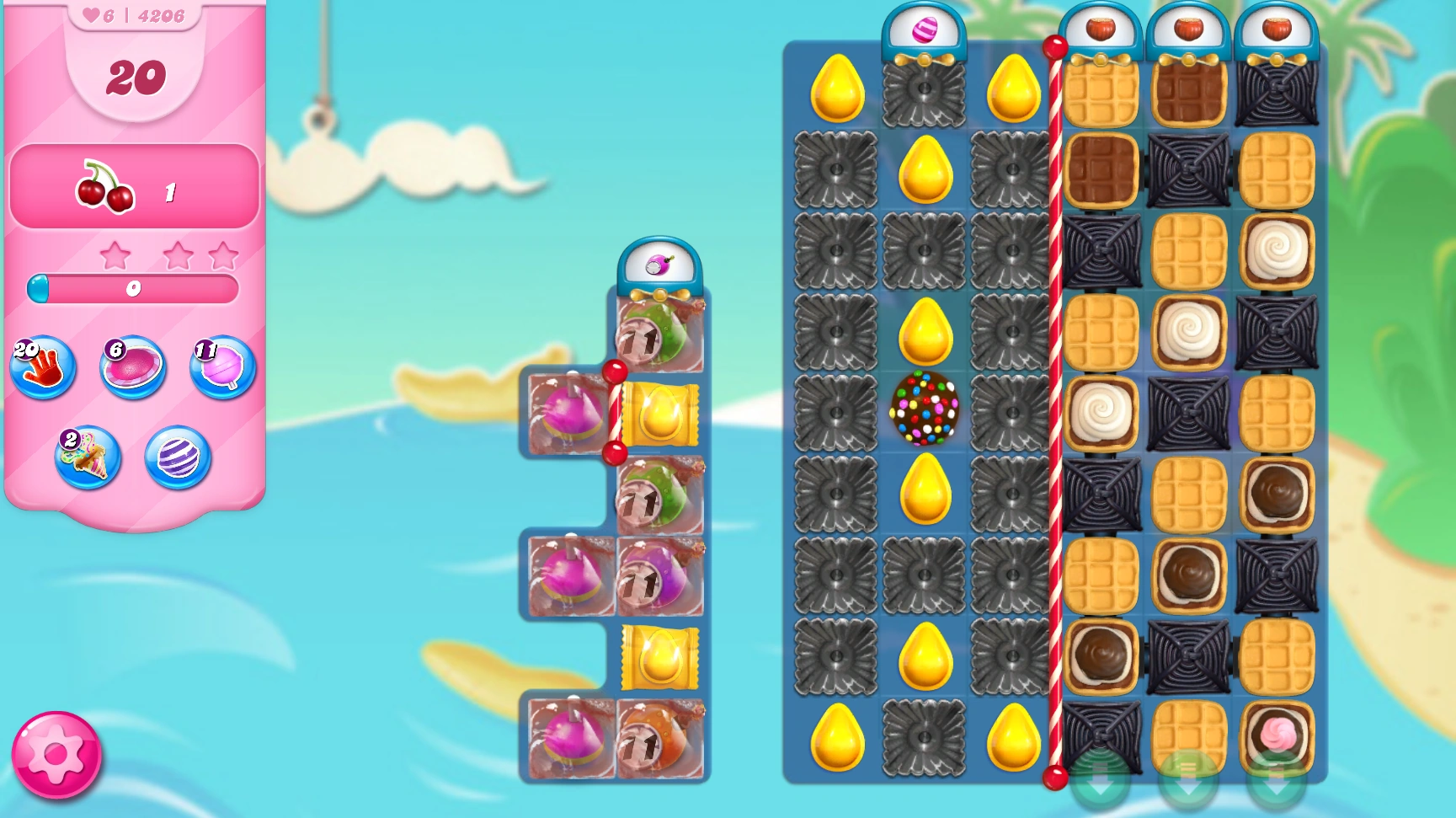Select the Free Switch hand booster
The height and width of the screenshot is (818, 1456).
(44, 368)
